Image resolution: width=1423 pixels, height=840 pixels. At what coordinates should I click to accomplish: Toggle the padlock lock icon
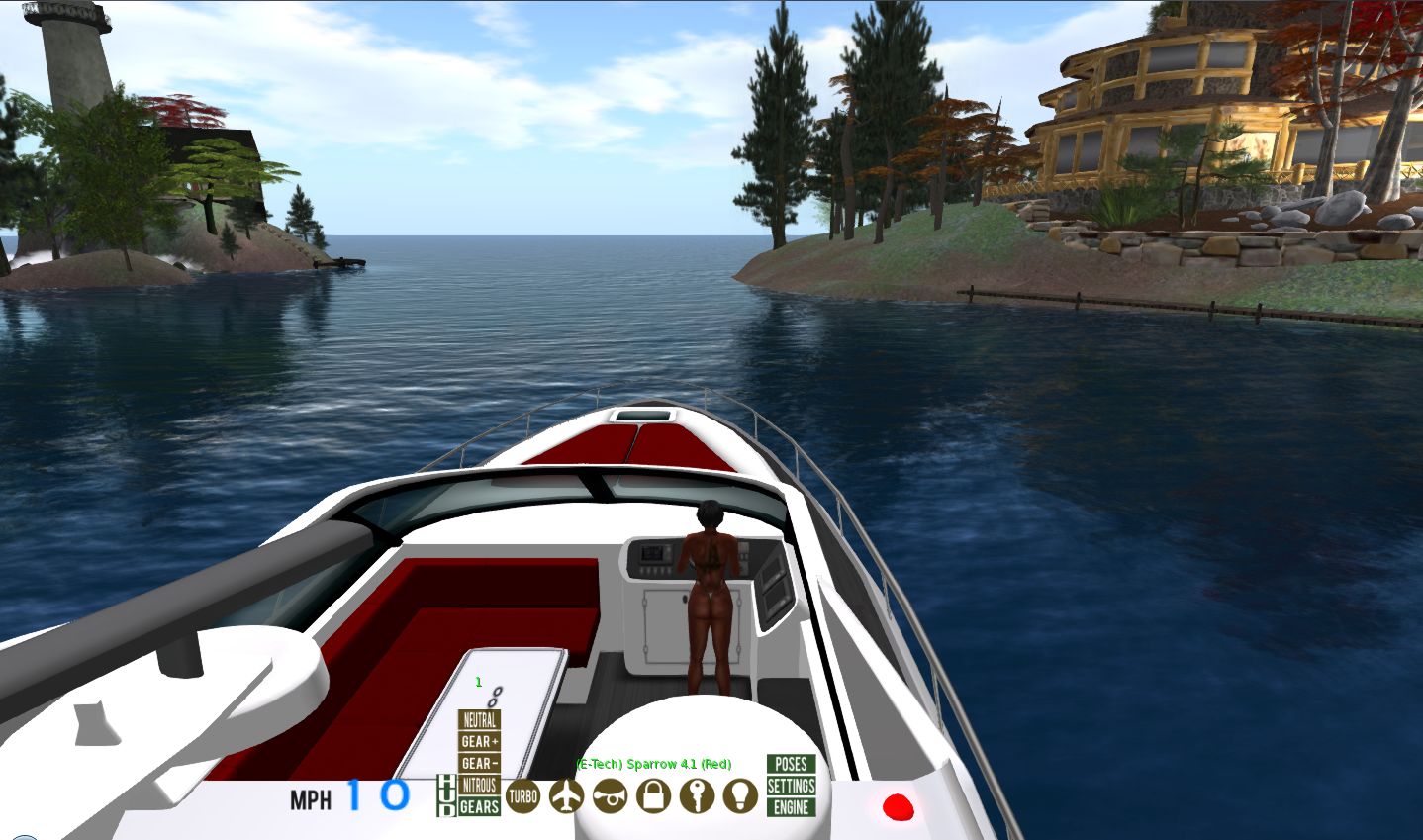click(x=653, y=795)
